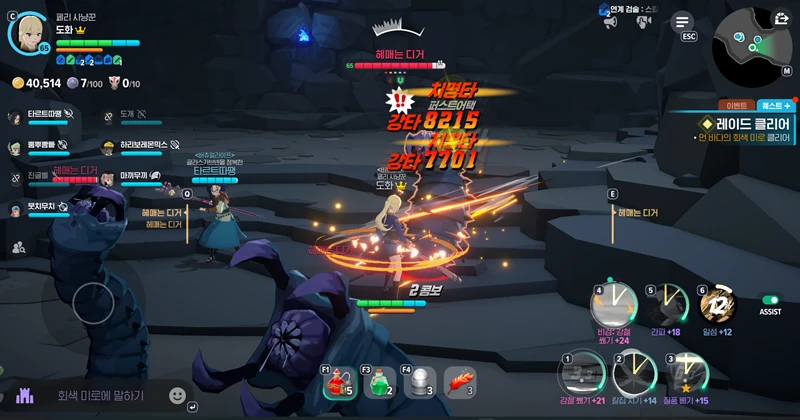Viewport: 800px width, 420px height.
Task: Drink the green potion in slot F2
Action: 379,382
